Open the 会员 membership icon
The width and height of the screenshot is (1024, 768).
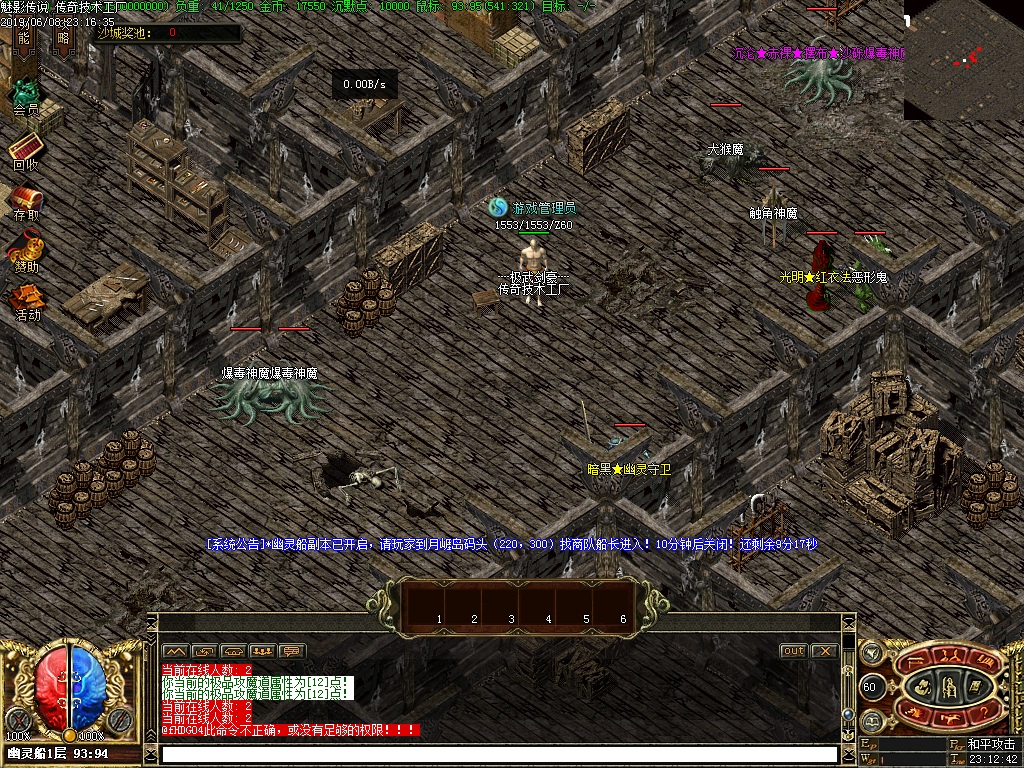coord(25,97)
